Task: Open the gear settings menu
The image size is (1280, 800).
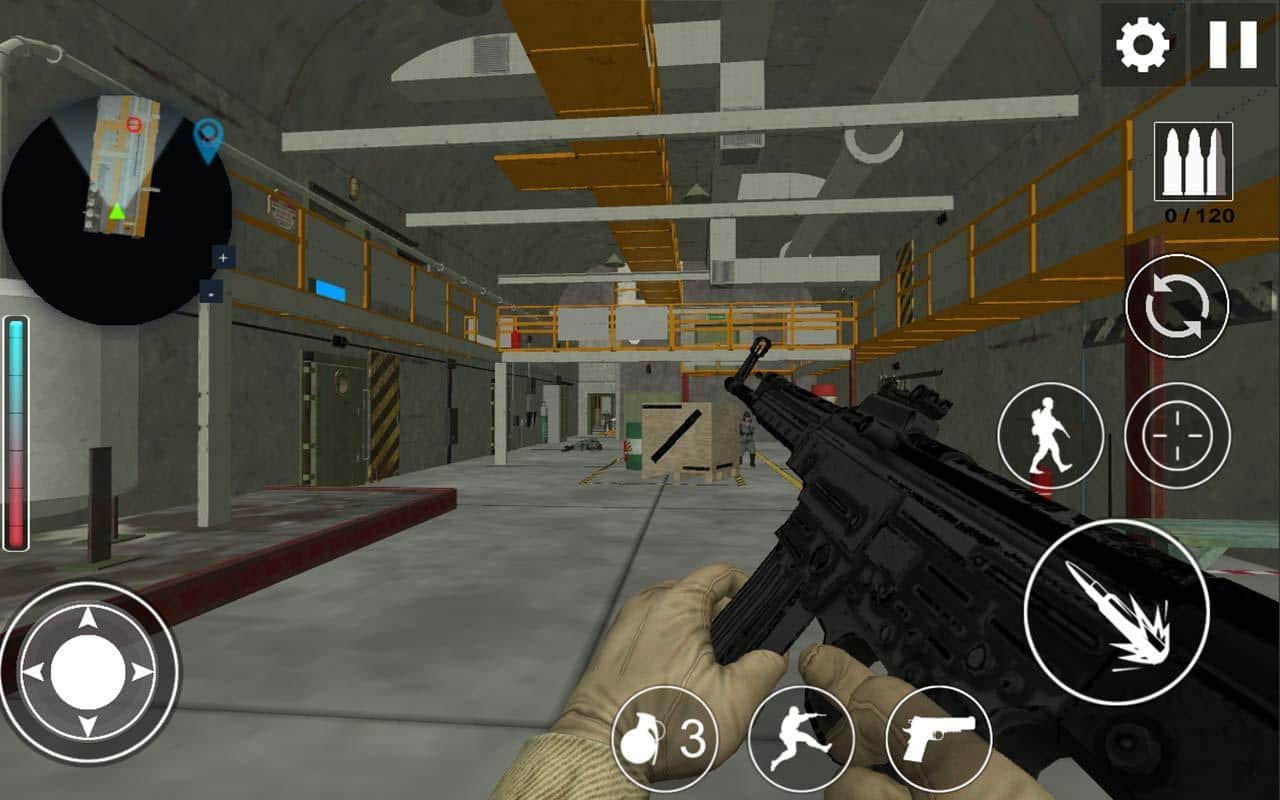Action: (1143, 46)
